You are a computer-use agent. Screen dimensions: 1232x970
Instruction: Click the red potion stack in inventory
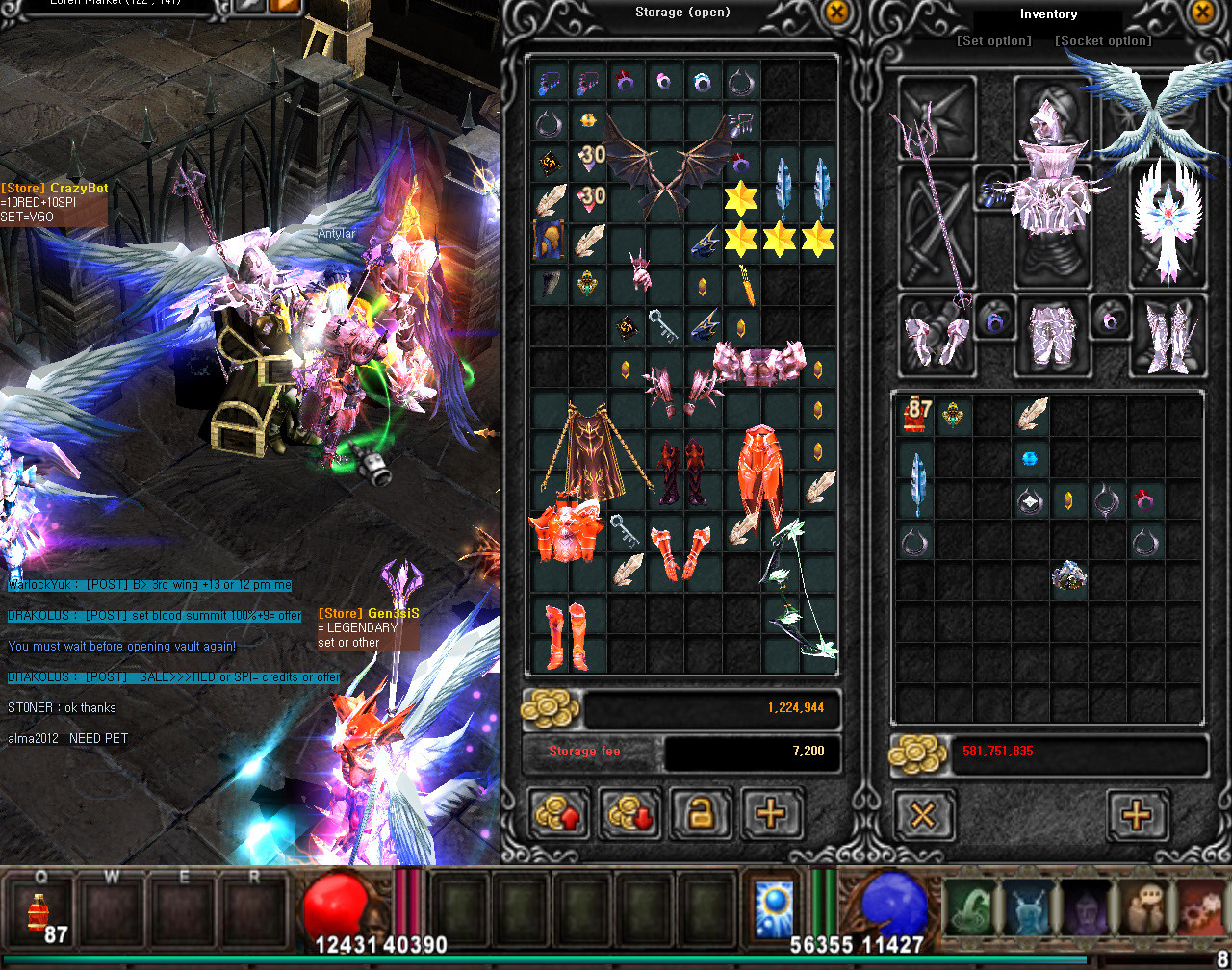pos(915,417)
